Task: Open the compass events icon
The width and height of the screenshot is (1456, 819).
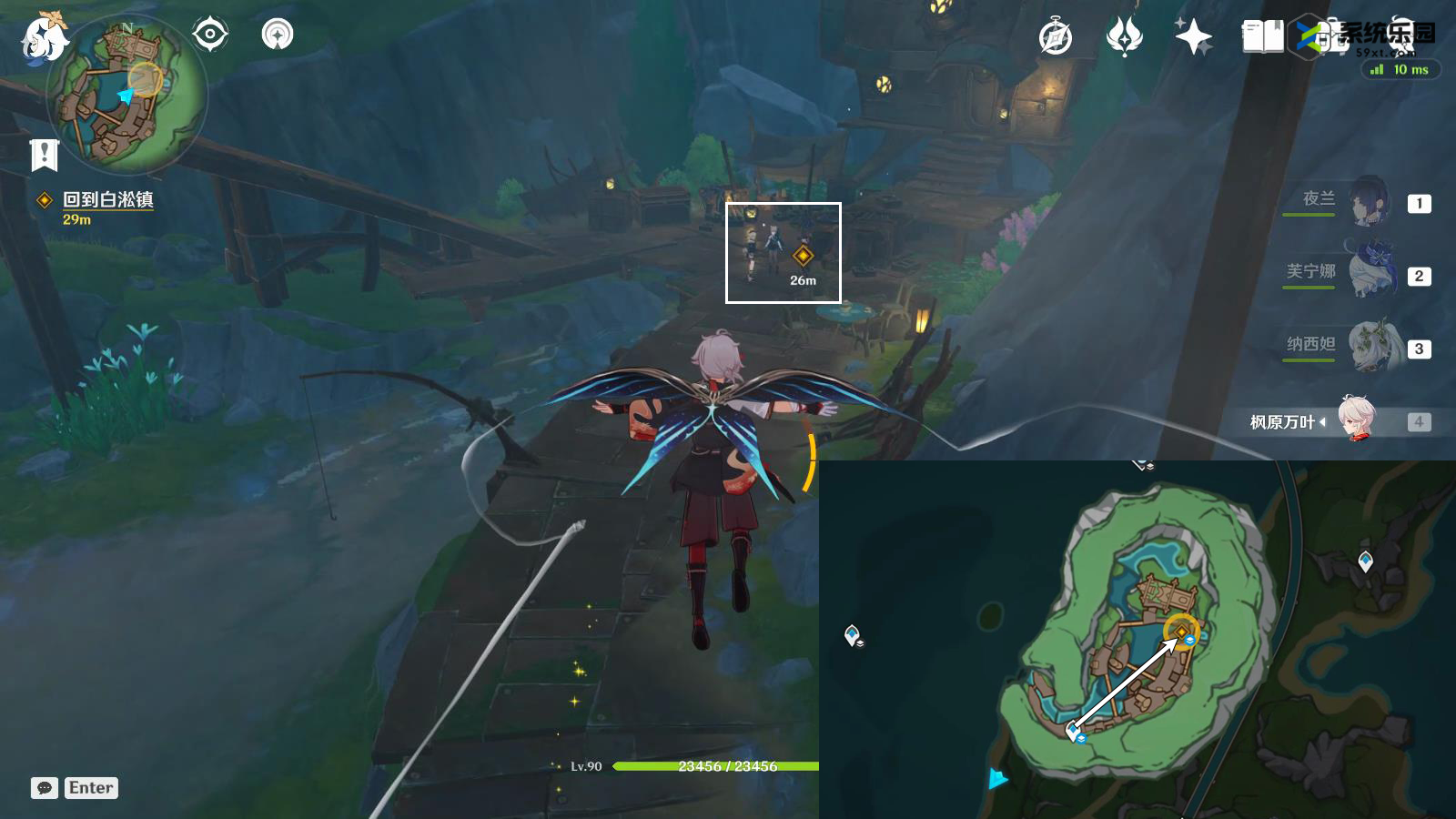Action: (1056, 38)
